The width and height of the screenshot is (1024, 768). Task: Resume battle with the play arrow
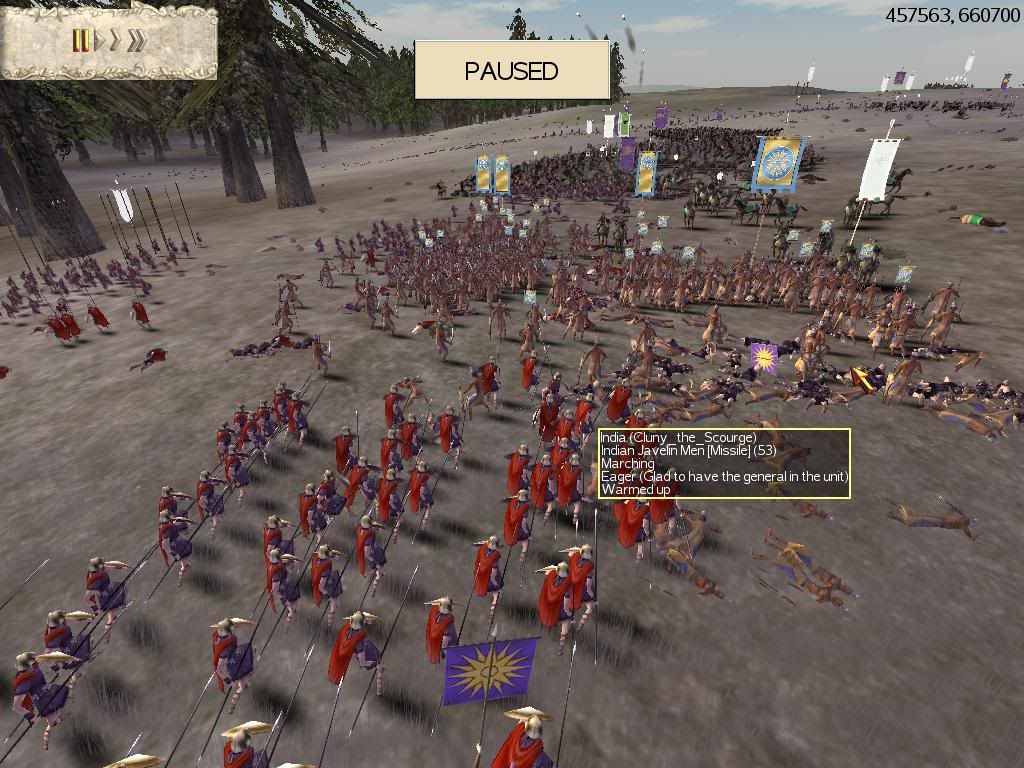(98, 41)
